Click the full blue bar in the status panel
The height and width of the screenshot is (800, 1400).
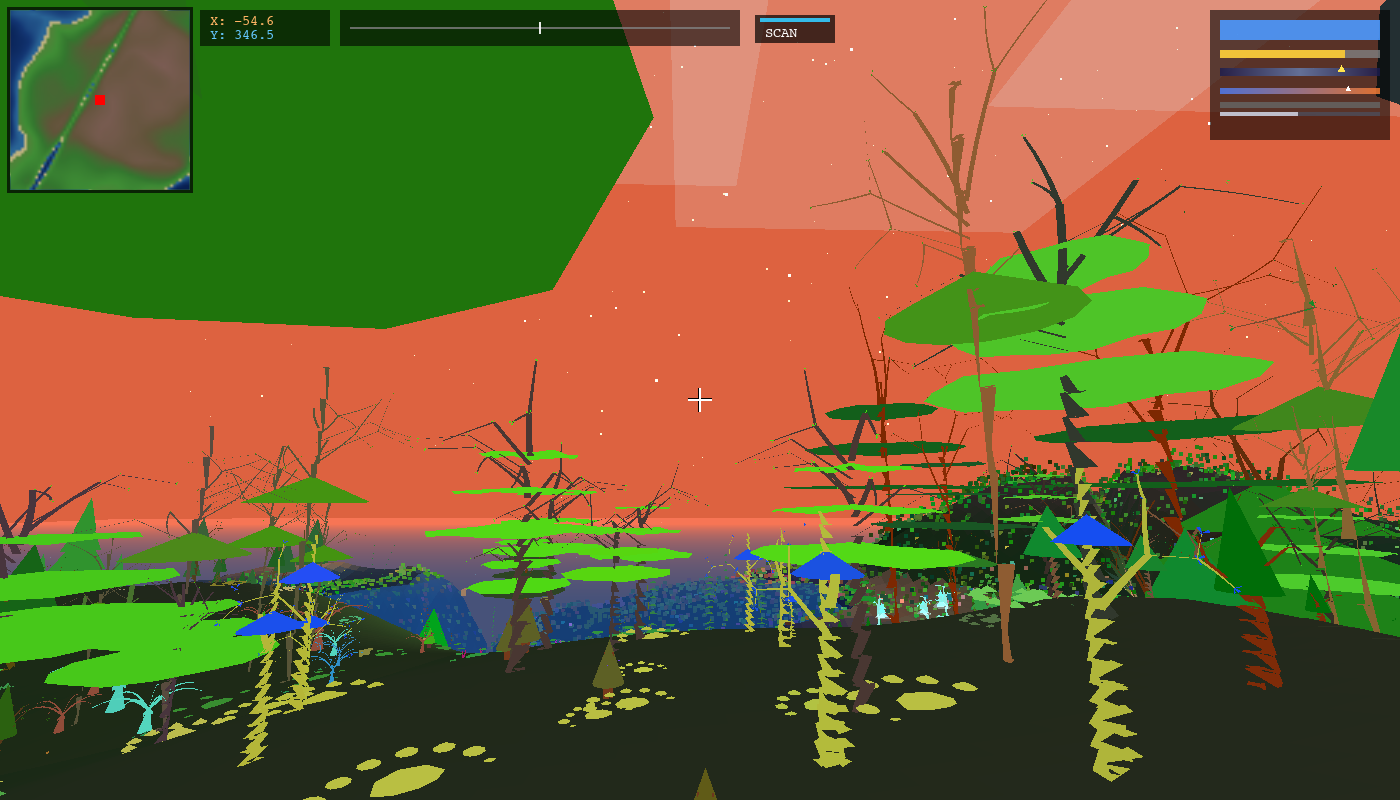[x=1300, y=30]
